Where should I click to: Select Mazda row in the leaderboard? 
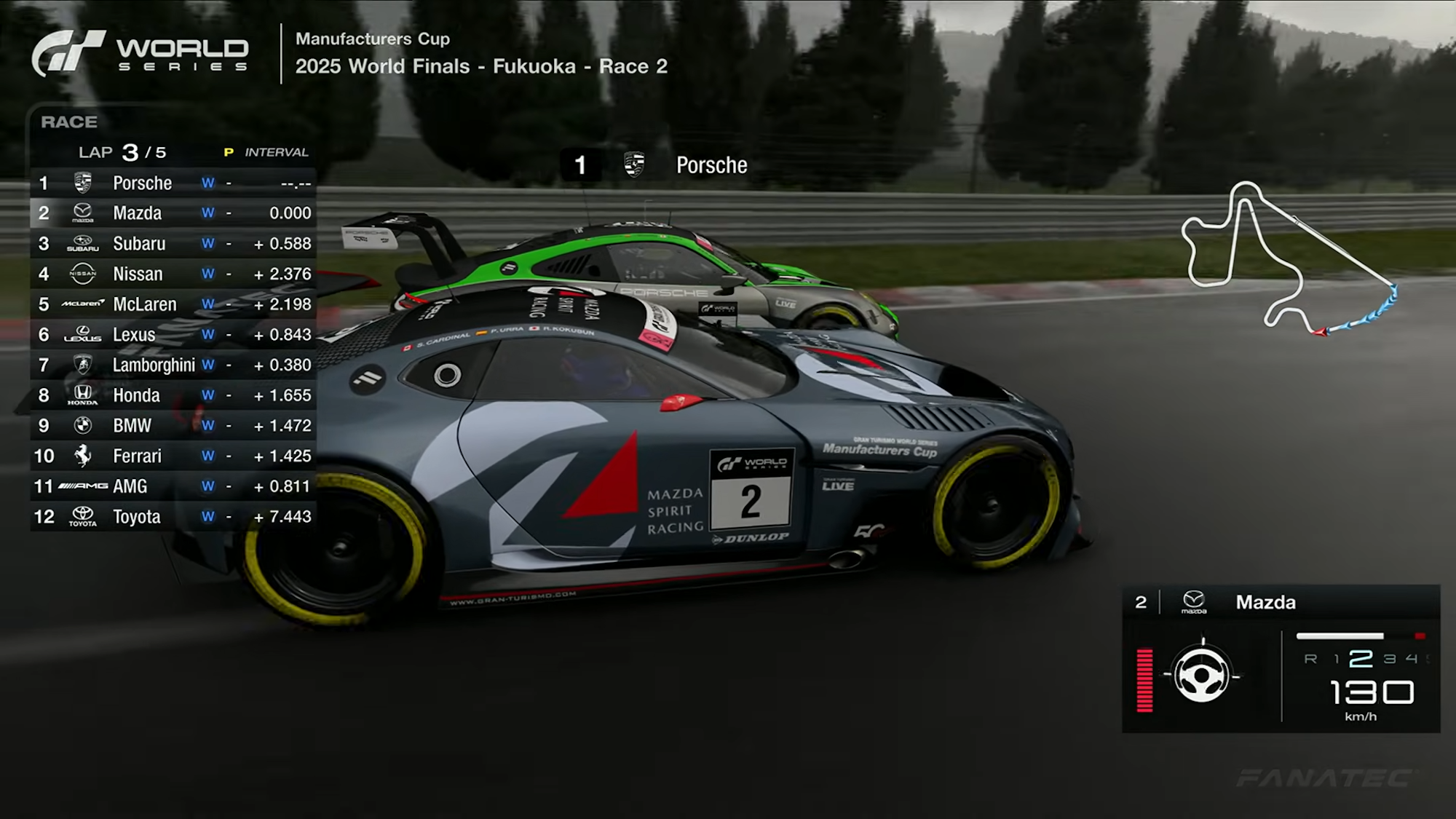(x=173, y=213)
